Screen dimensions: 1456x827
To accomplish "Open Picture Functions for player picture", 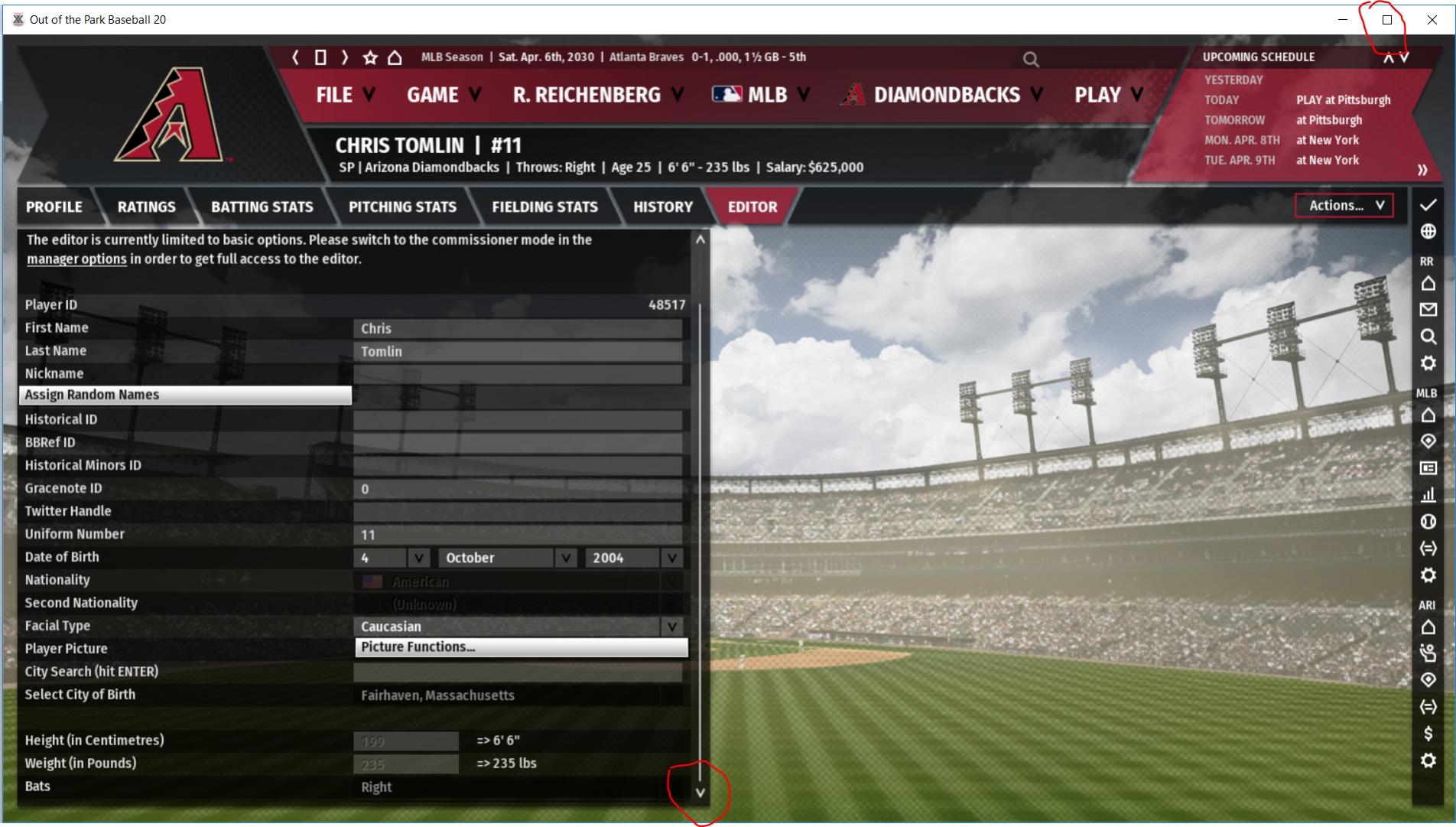I will pos(521,647).
